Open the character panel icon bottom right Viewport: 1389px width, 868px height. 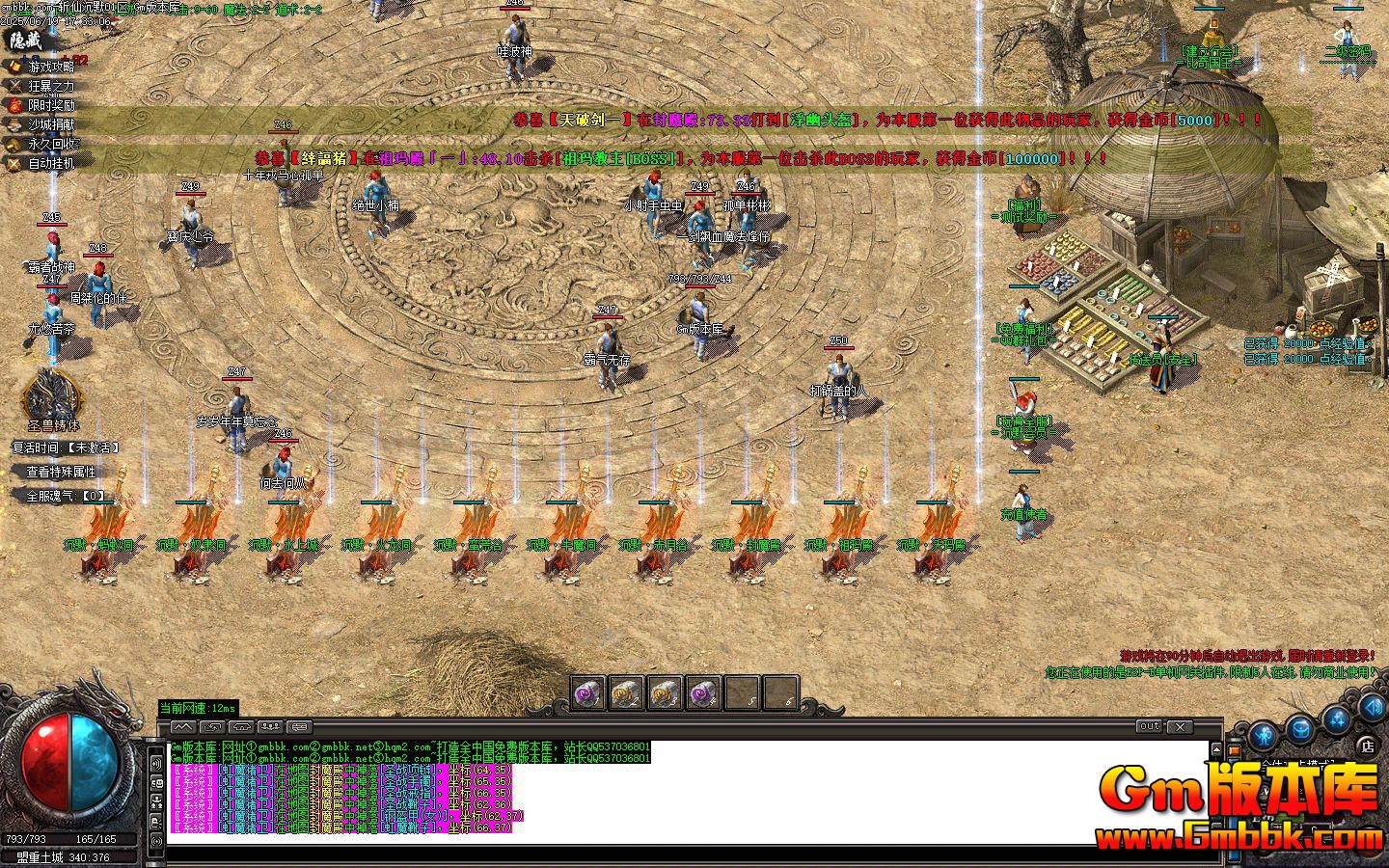[1264, 735]
